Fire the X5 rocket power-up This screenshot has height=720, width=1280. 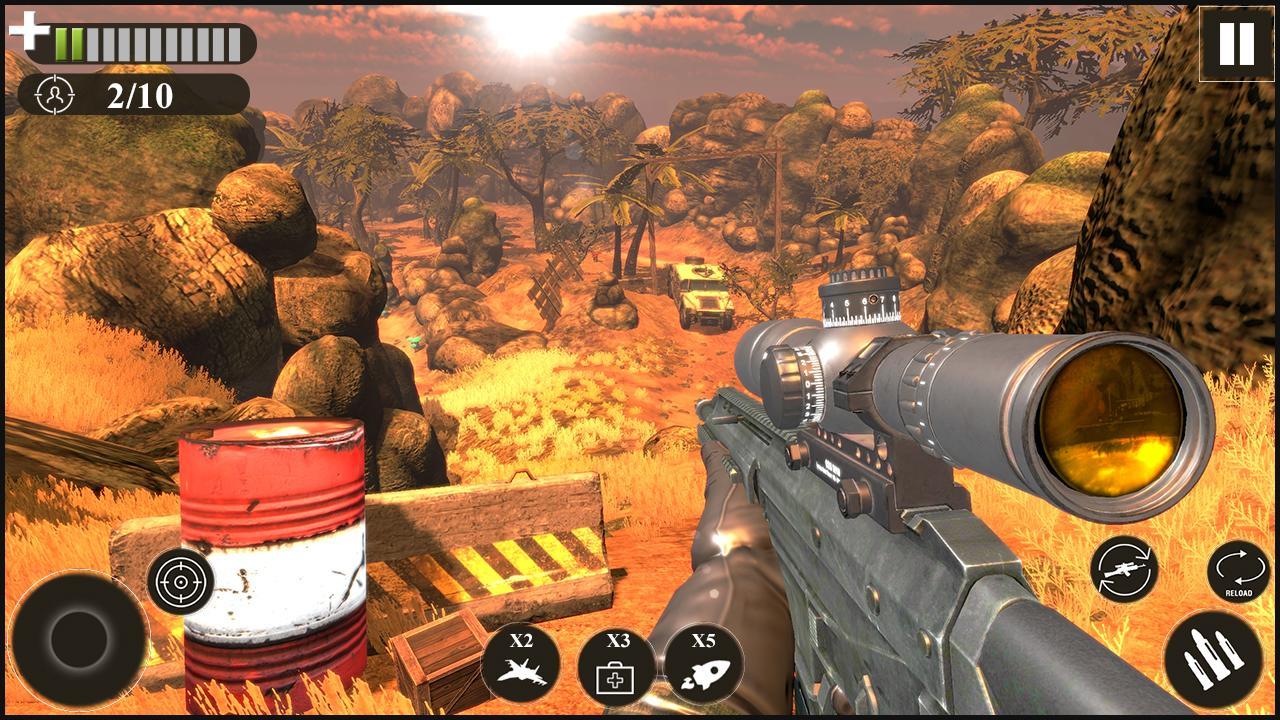pyautogui.click(x=703, y=661)
